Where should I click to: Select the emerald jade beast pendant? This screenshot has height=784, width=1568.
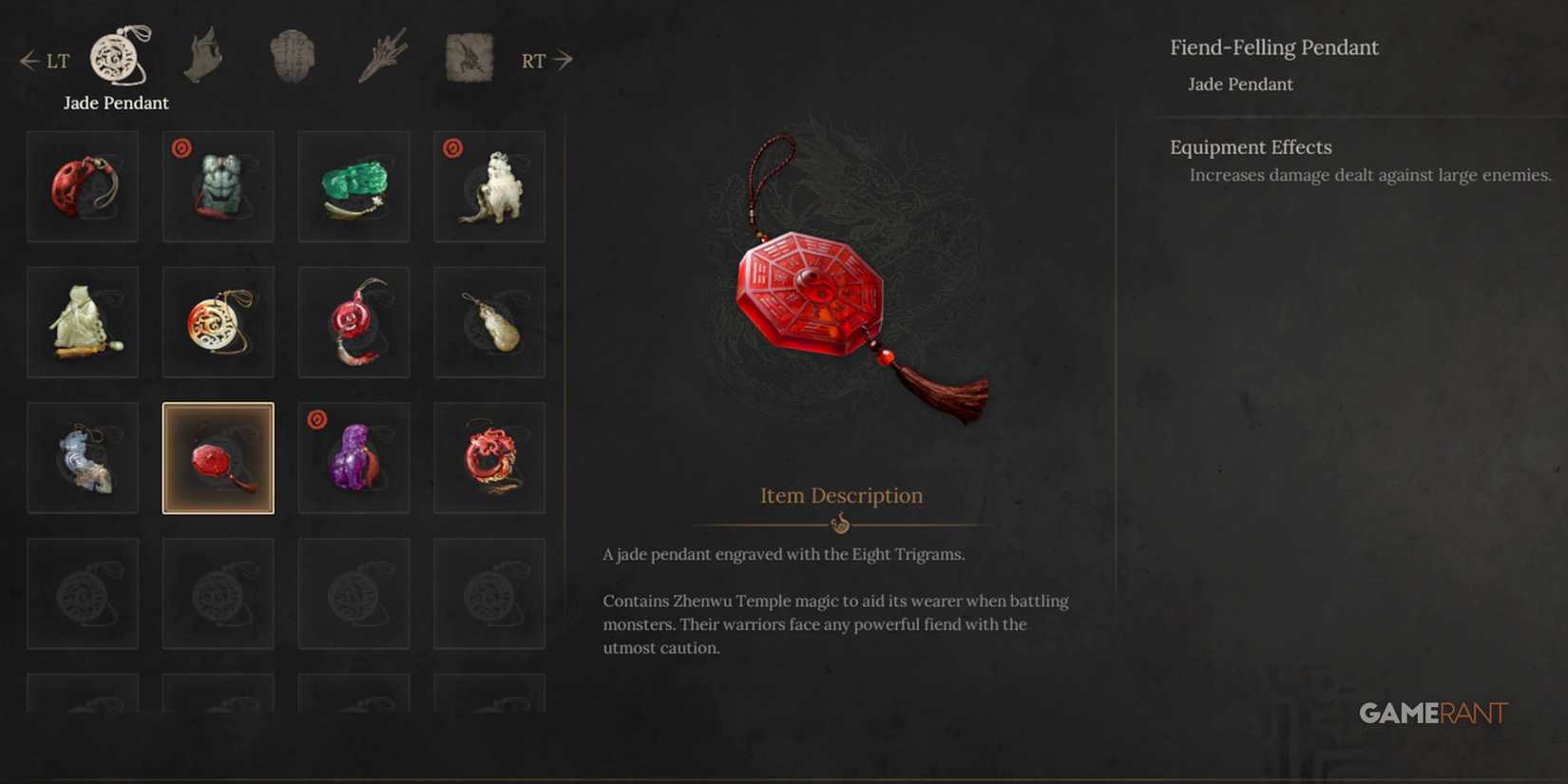point(354,185)
